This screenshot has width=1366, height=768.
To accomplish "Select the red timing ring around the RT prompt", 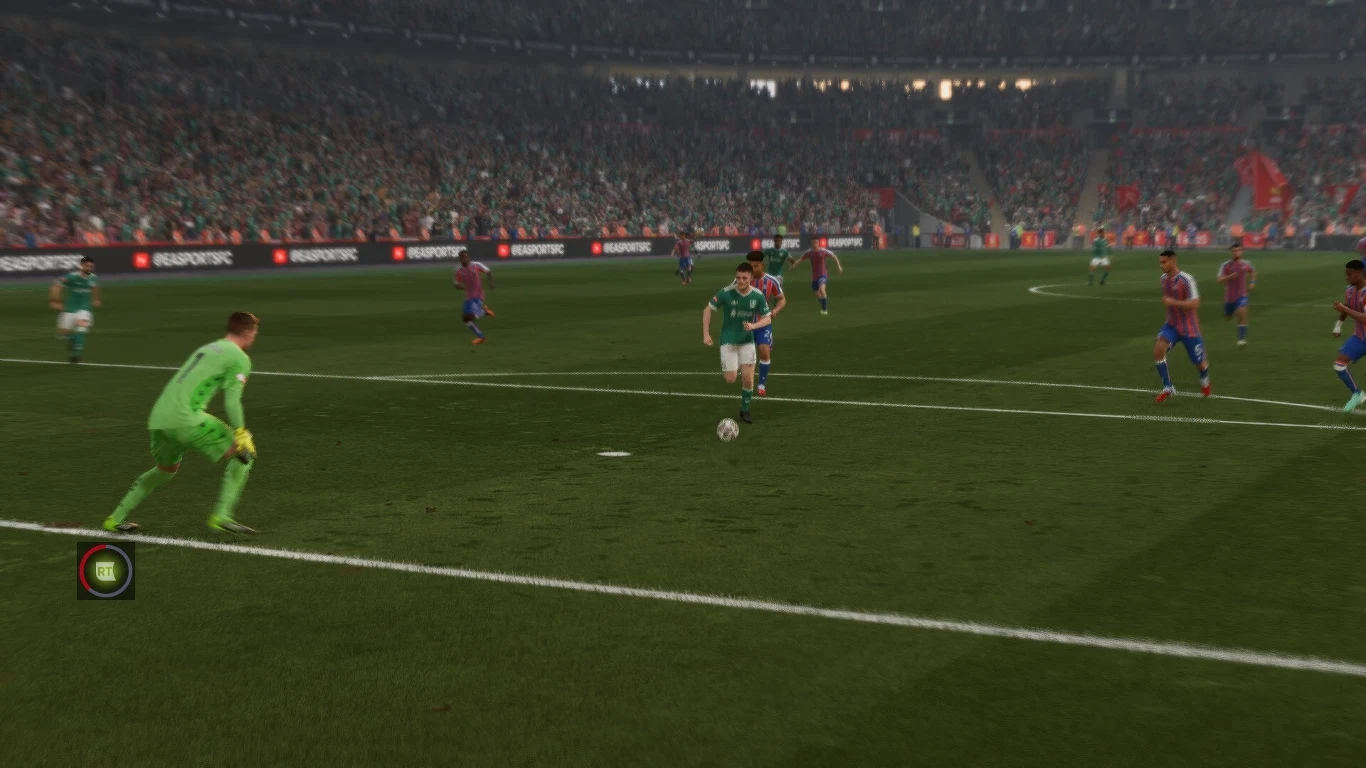I will 83,566.
